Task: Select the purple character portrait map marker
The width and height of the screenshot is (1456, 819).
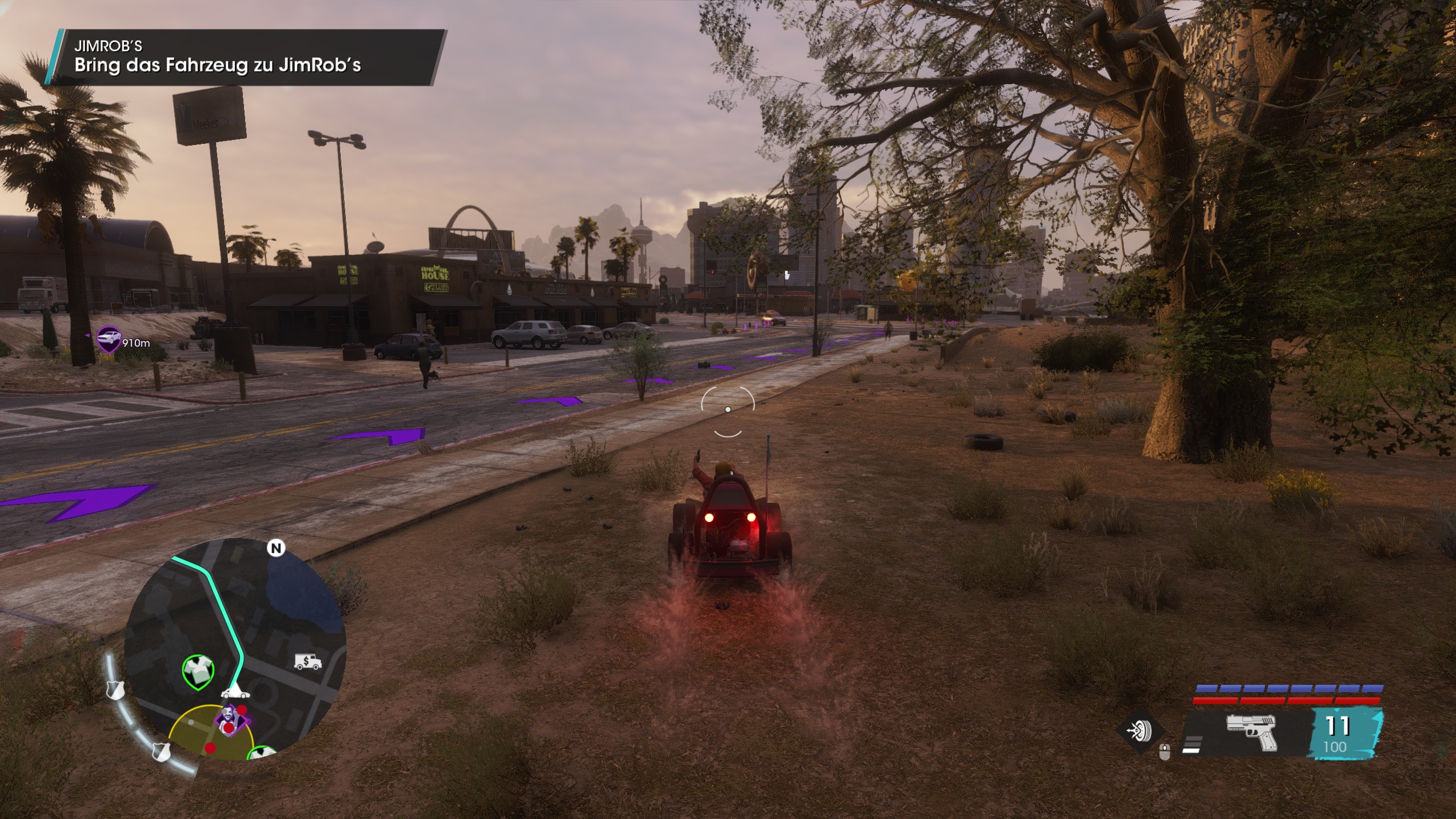Action: click(230, 719)
